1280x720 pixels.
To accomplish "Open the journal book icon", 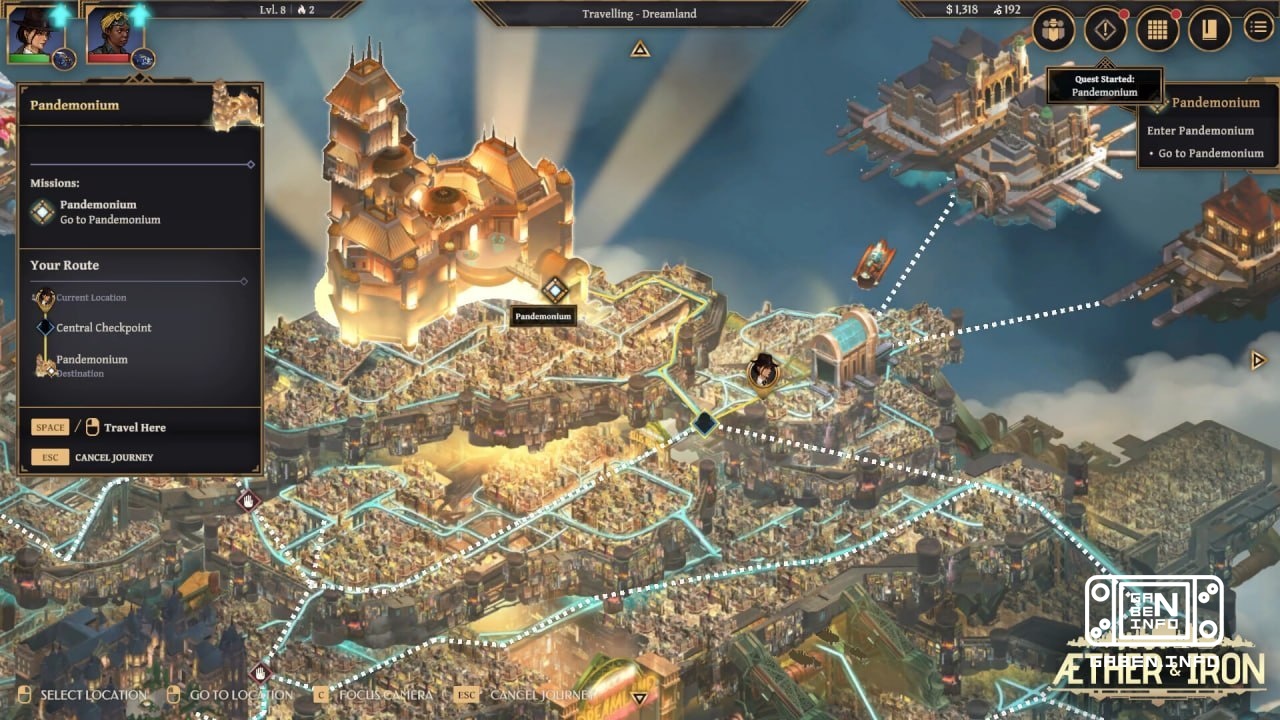I will pos(1209,30).
